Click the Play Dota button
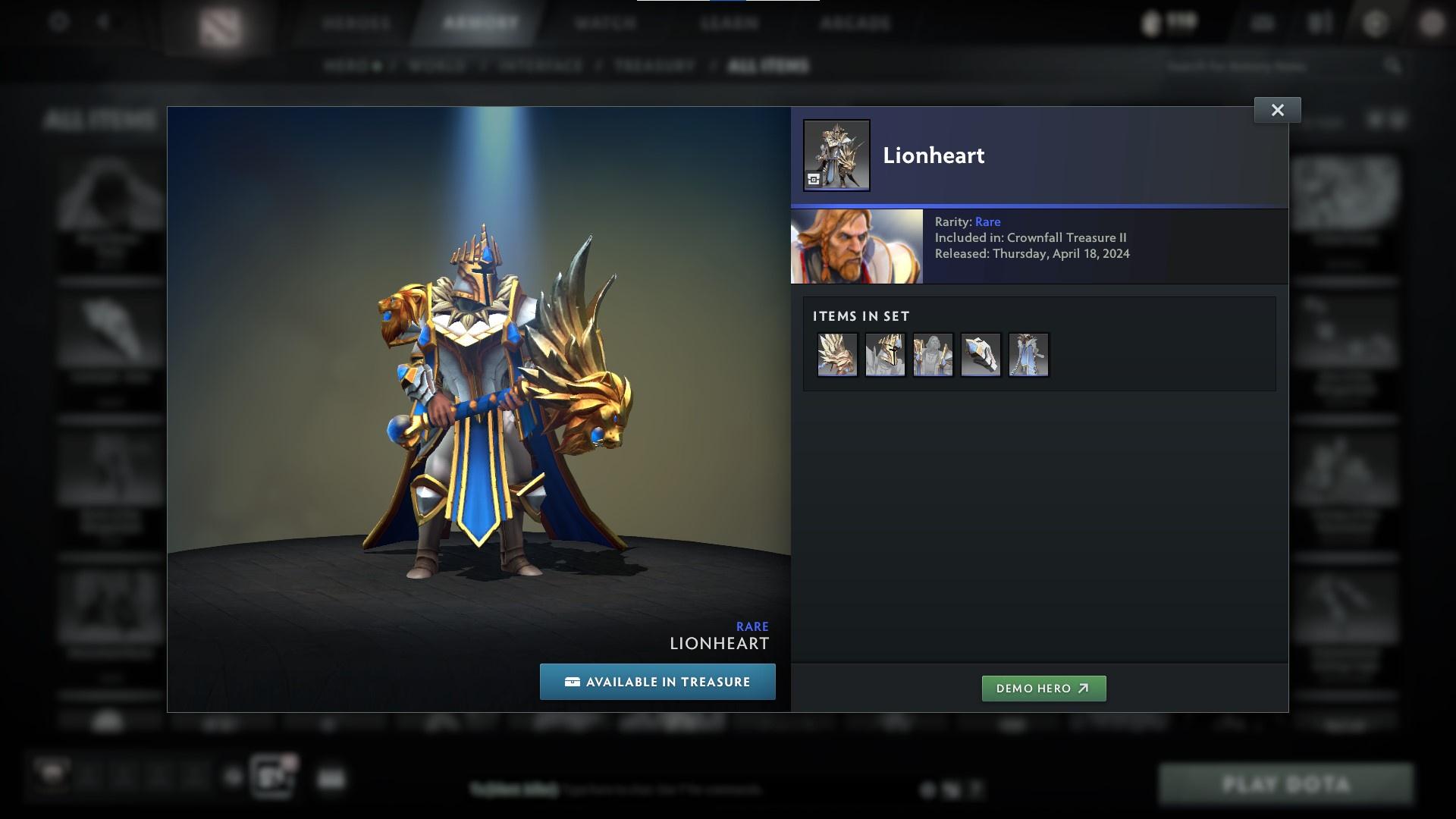Image resolution: width=1456 pixels, height=819 pixels. click(1287, 785)
